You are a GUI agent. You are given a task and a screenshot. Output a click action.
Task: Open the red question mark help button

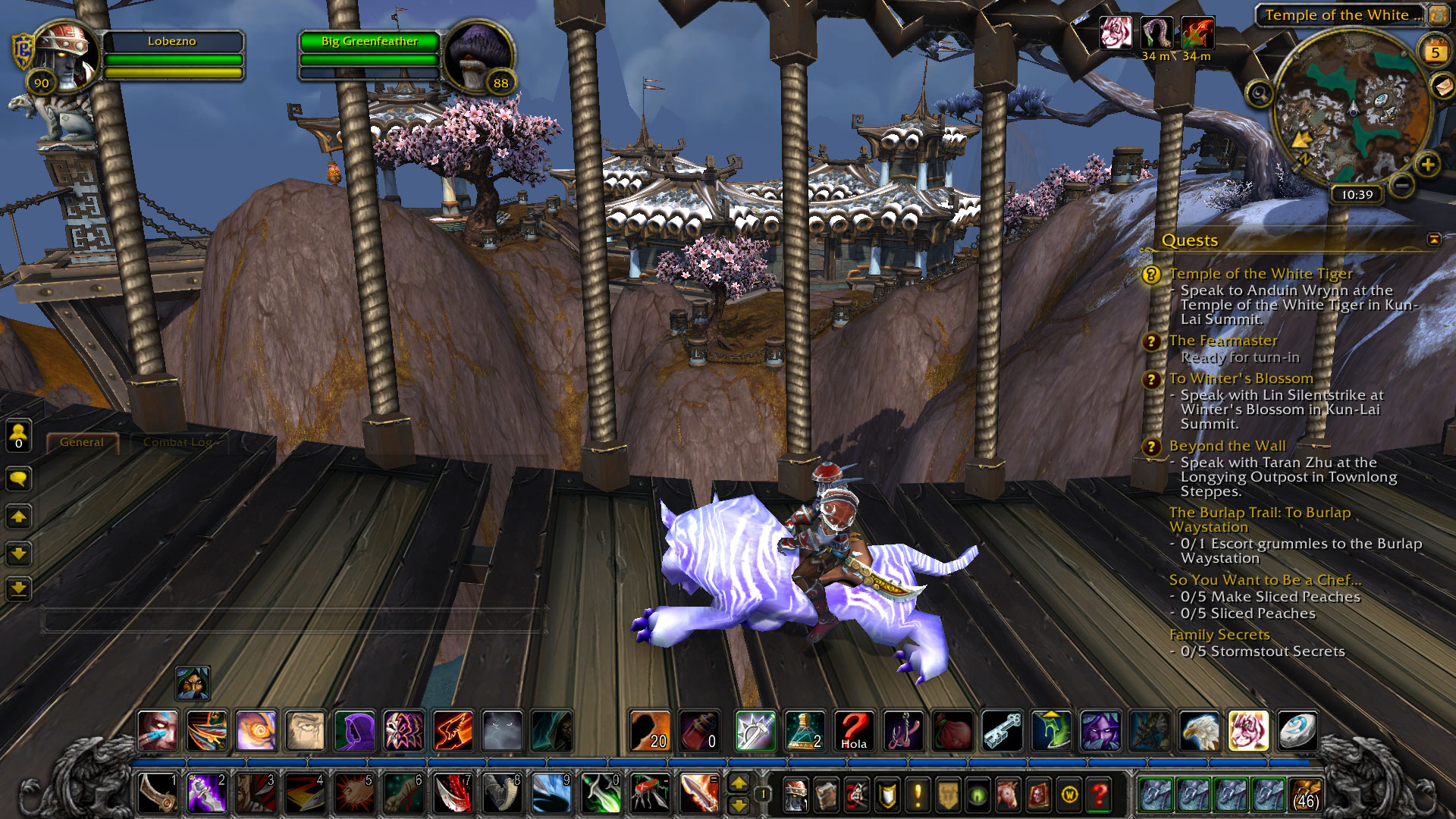[x=1099, y=795]
